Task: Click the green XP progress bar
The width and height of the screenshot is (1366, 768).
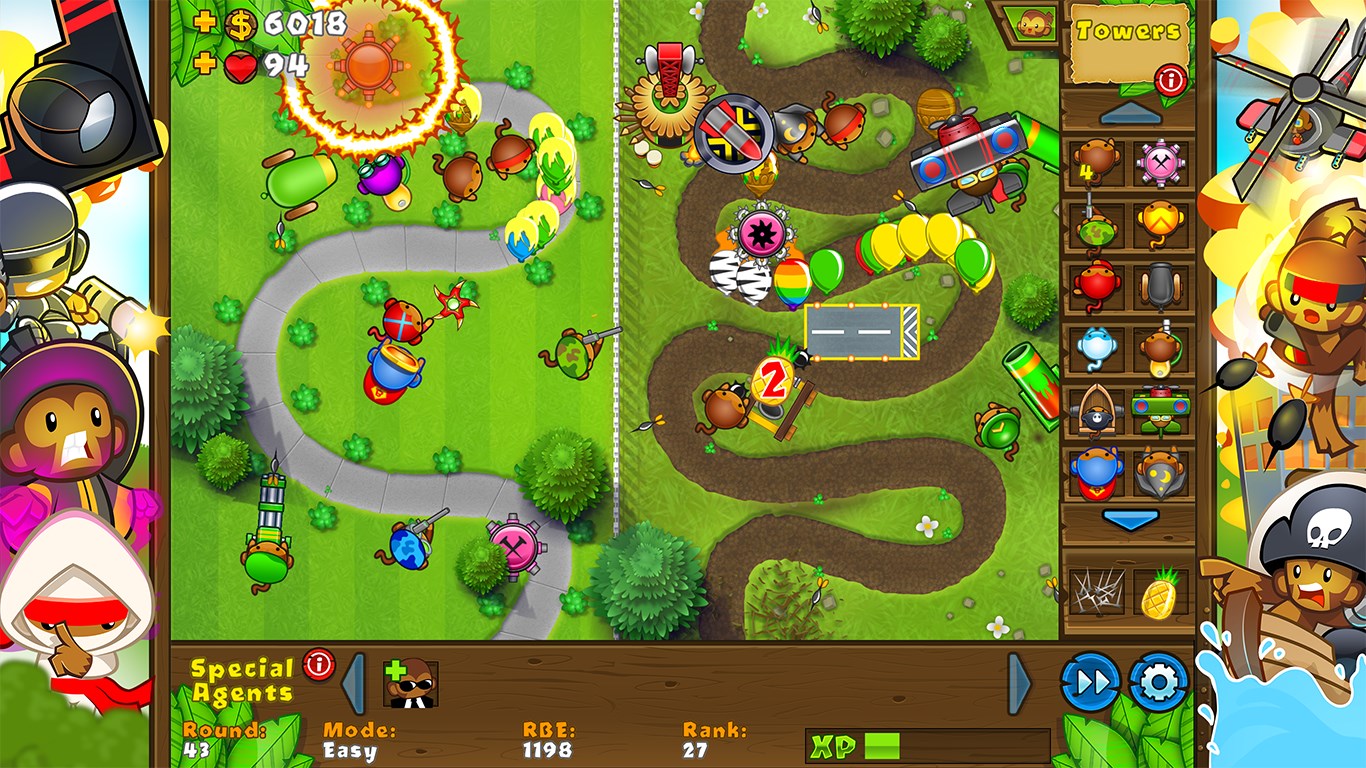Action: tap(880, 745)
